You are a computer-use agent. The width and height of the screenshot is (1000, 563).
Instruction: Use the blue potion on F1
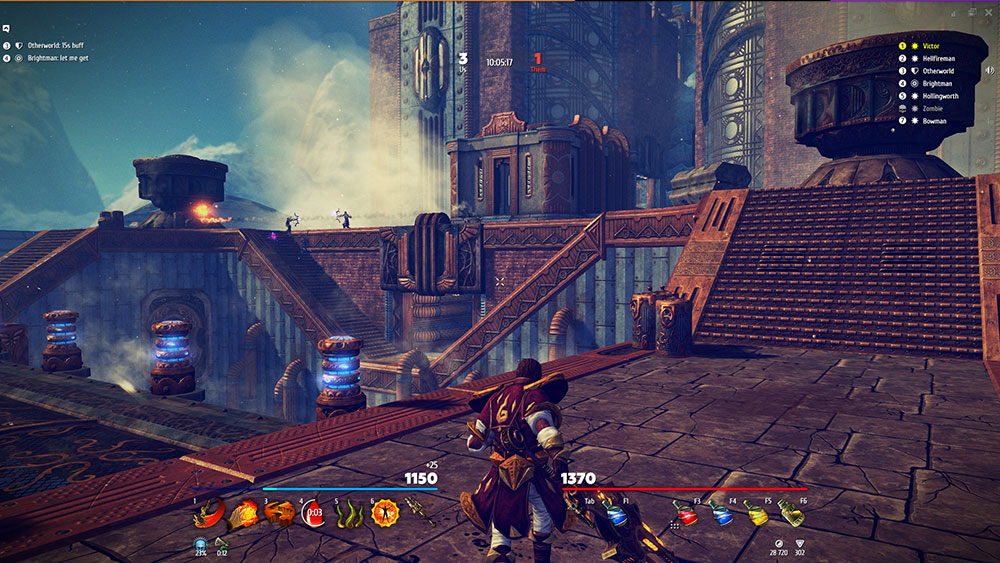(618, 514)
